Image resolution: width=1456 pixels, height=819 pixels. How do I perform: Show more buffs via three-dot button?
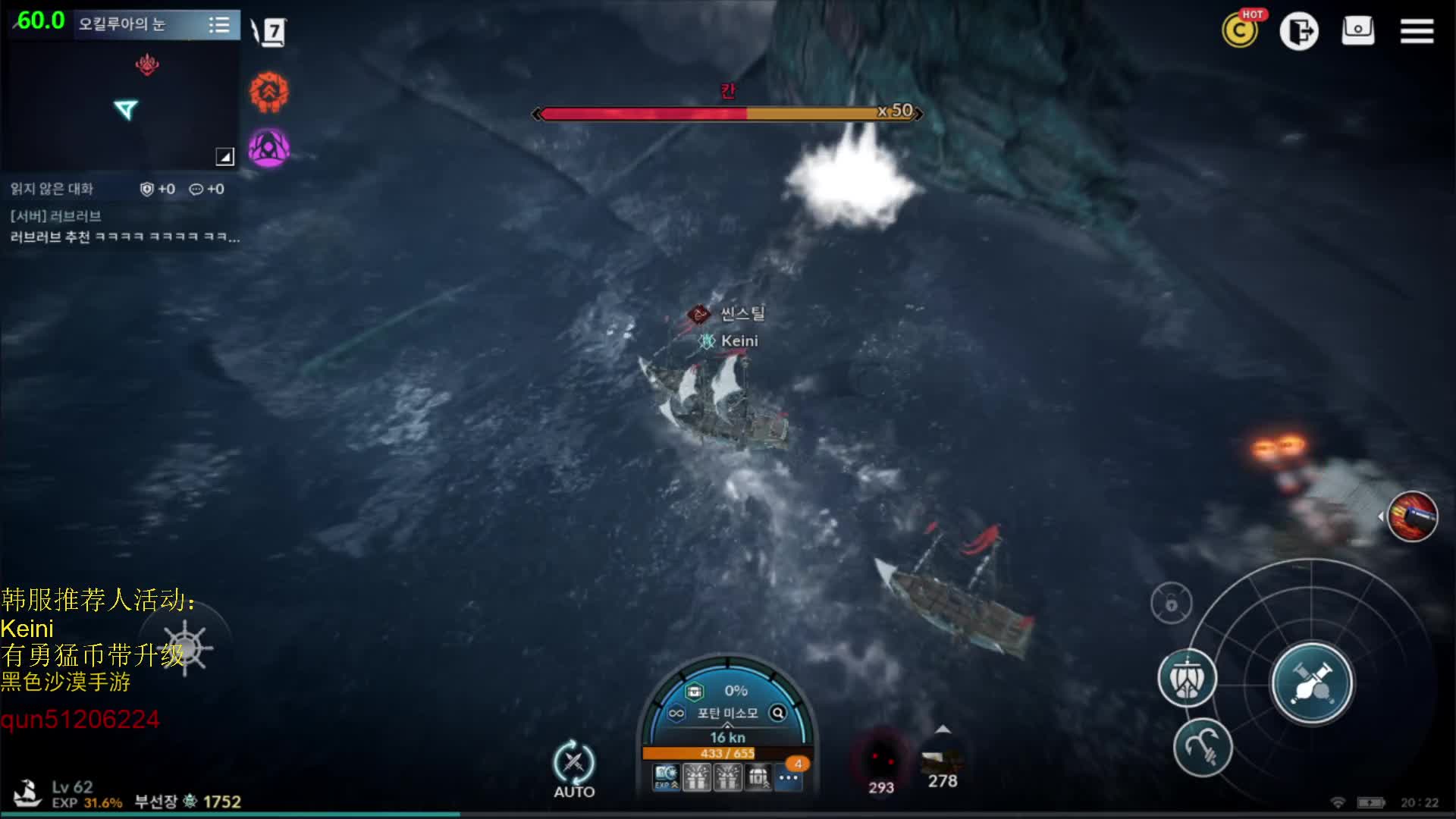789,777
